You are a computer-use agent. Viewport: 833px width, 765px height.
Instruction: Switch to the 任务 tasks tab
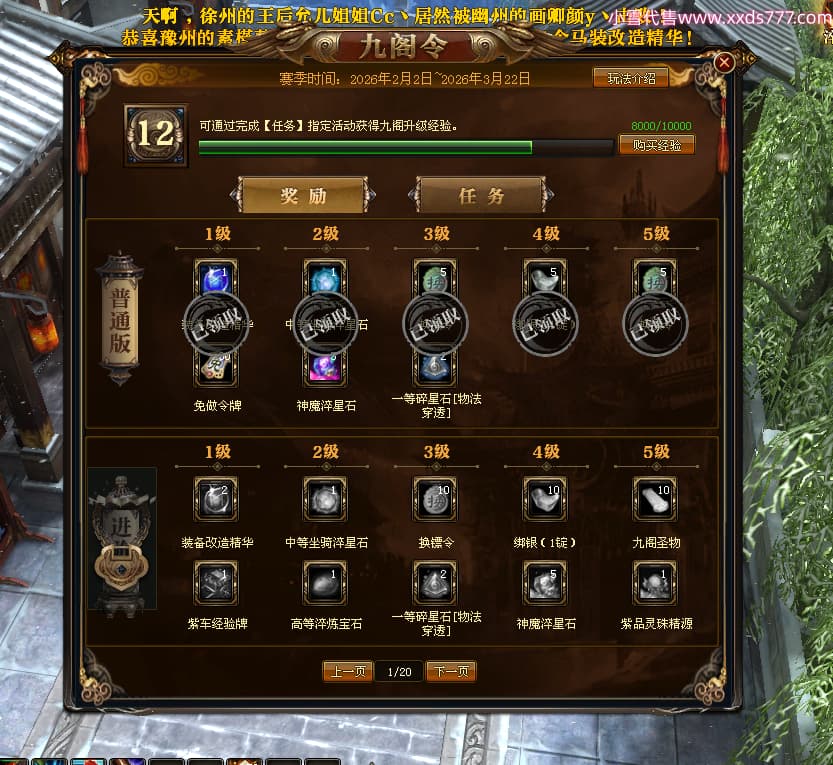pyautogui.click(x=481, y=196)
